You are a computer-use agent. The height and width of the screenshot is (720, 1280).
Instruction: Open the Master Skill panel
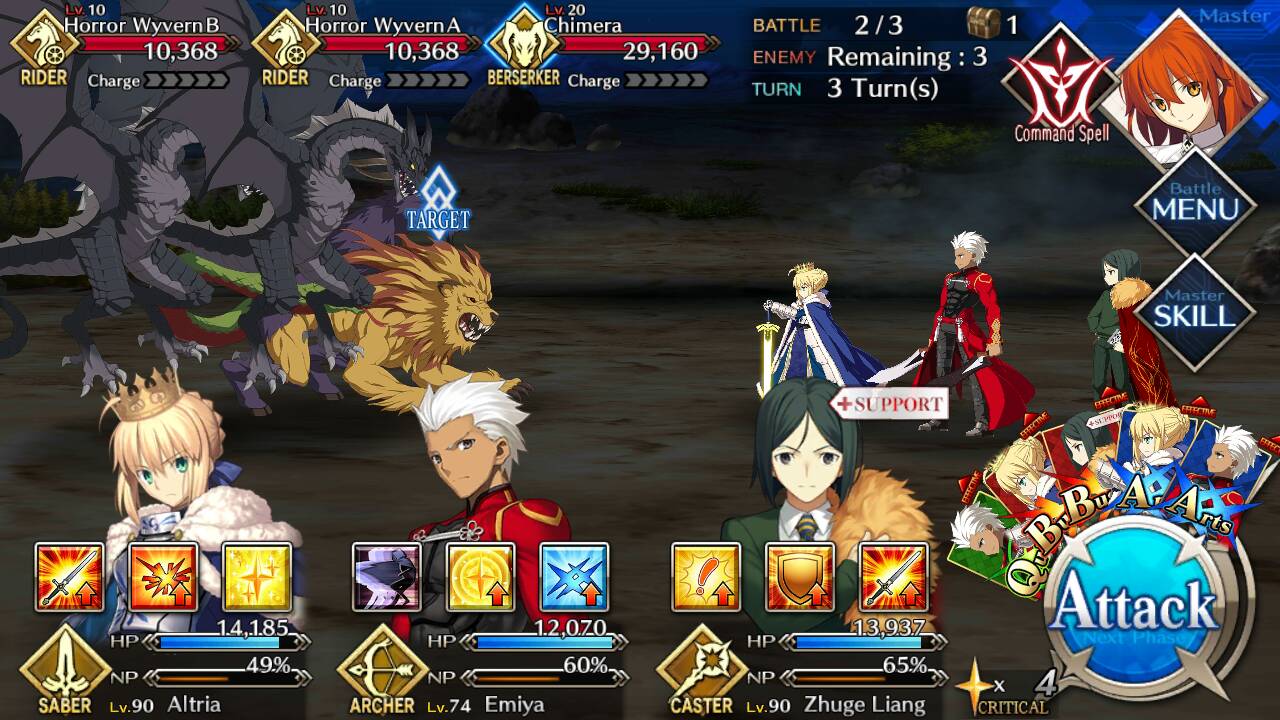pos(1196,310)
